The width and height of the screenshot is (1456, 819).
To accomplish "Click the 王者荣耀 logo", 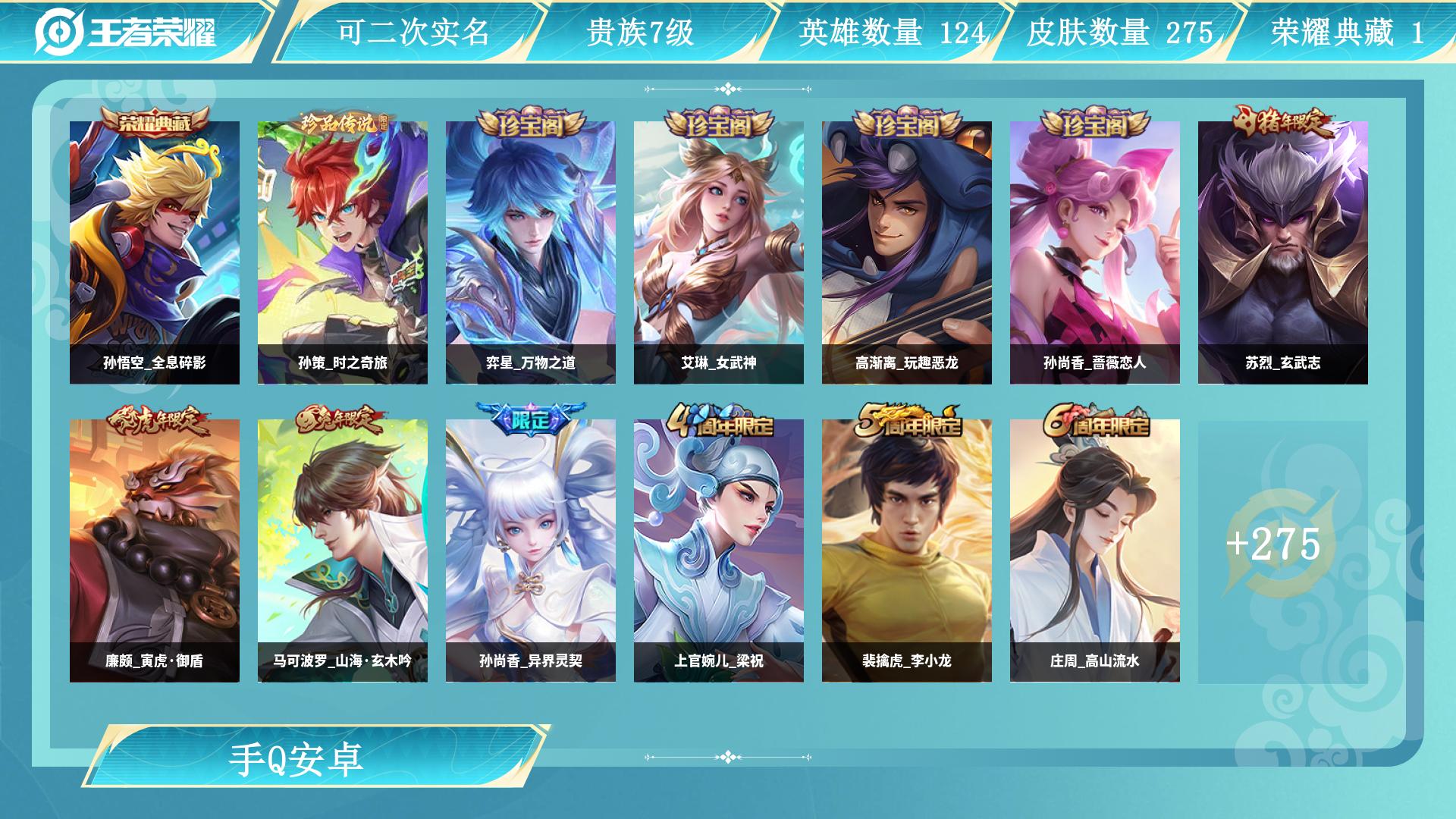I will click(126, 32).
